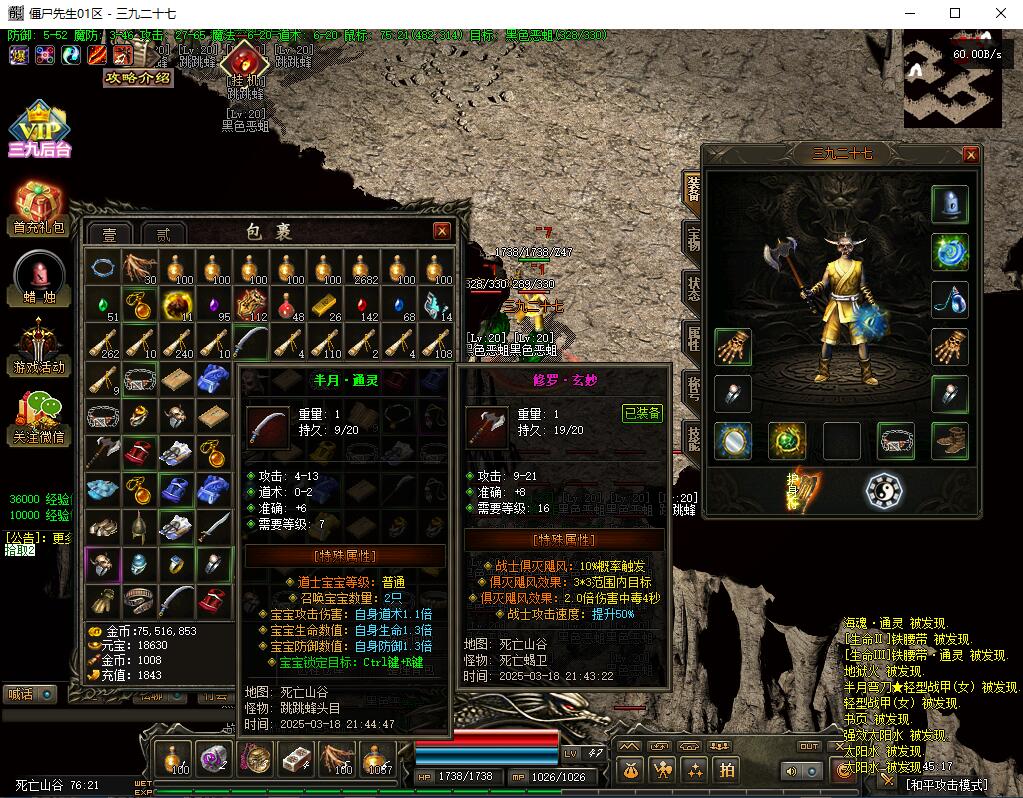
Task: Click the 攻略介绍 guide button
Action: [138, 78]
